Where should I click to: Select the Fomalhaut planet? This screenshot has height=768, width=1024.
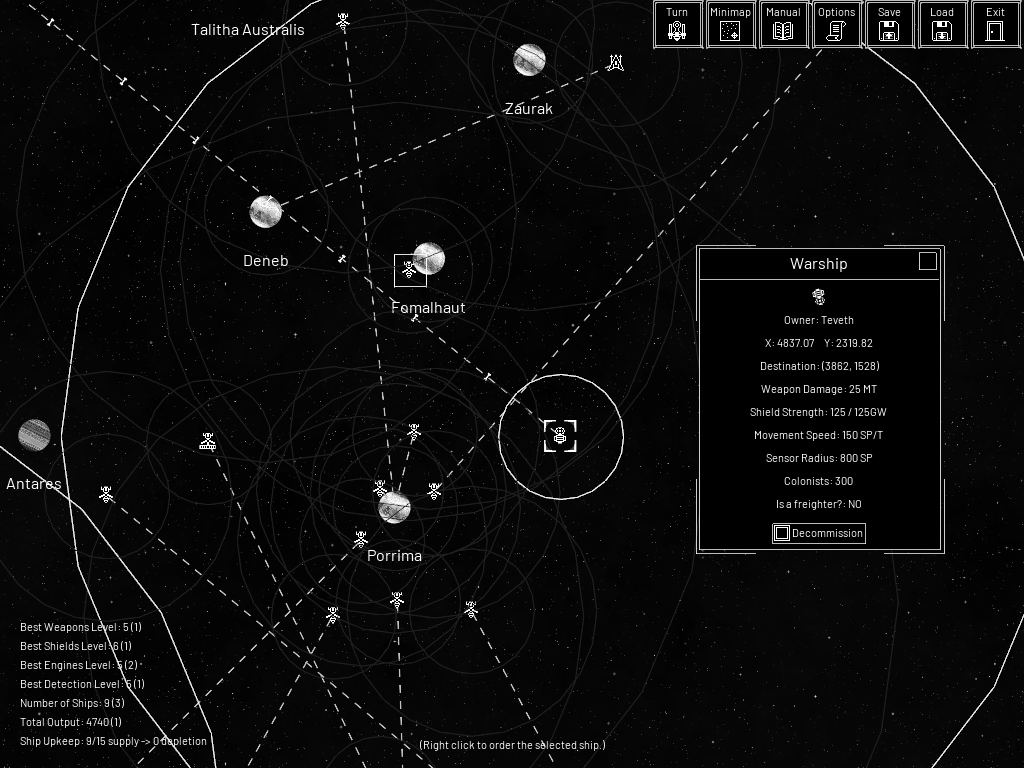coord(429,259)
